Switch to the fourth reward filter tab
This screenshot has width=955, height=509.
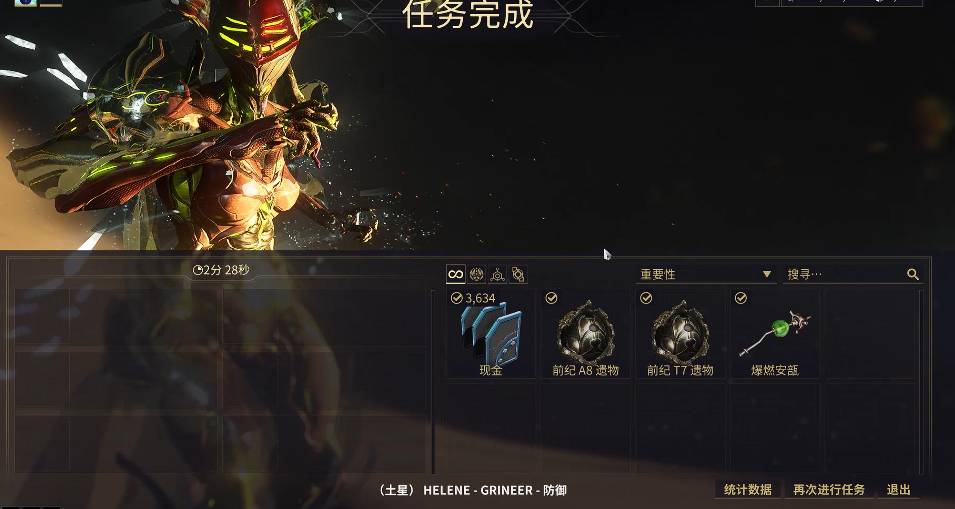[x=517, y=274]
